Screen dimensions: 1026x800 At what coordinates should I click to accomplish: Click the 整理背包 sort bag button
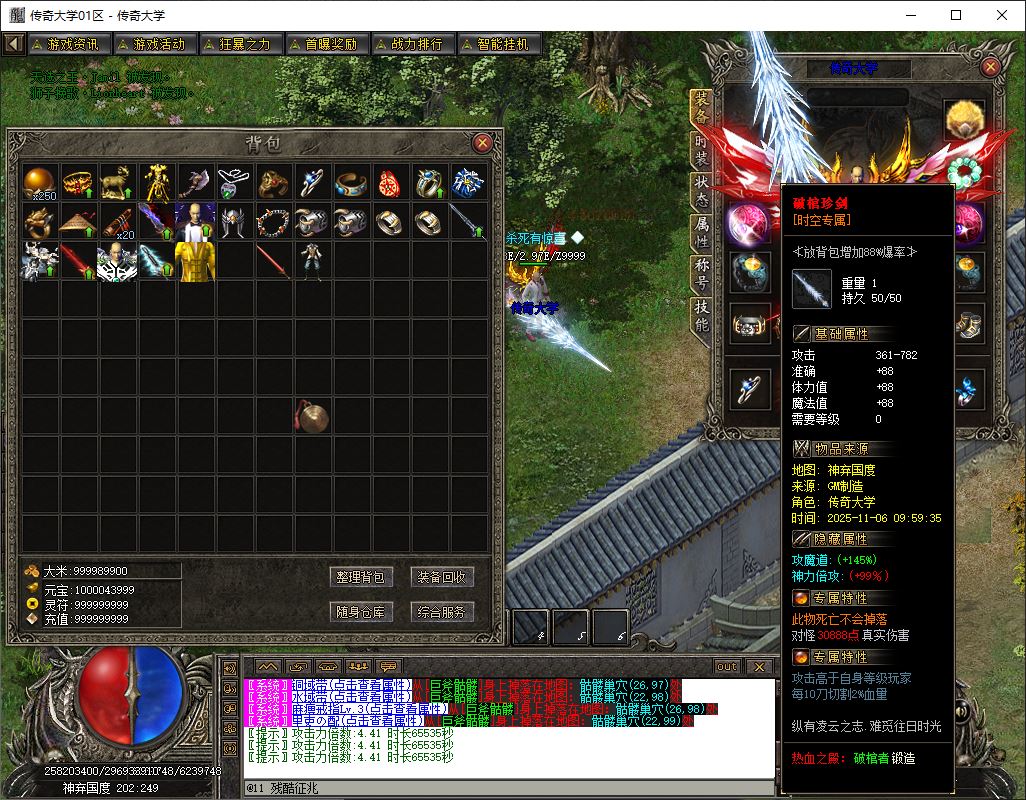(x=360, y=577)
